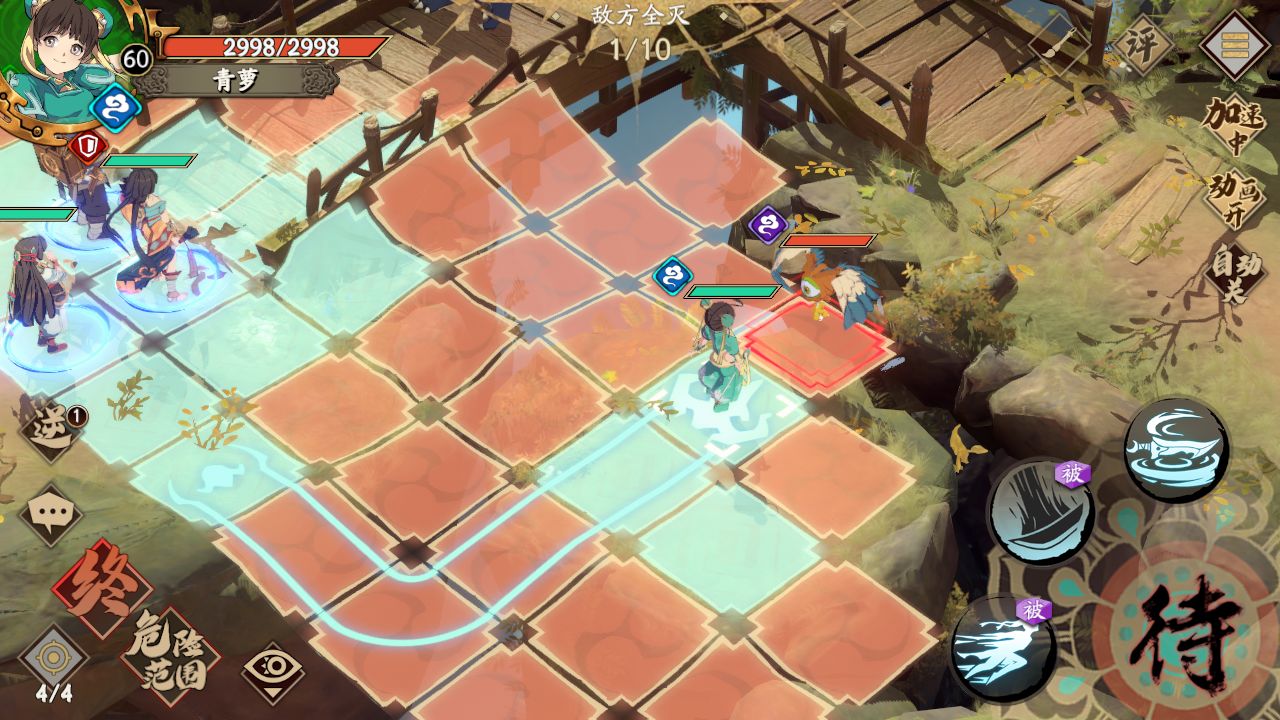Select the dashing figure passive skill

pyautogui.click(x=1003, y=648)
